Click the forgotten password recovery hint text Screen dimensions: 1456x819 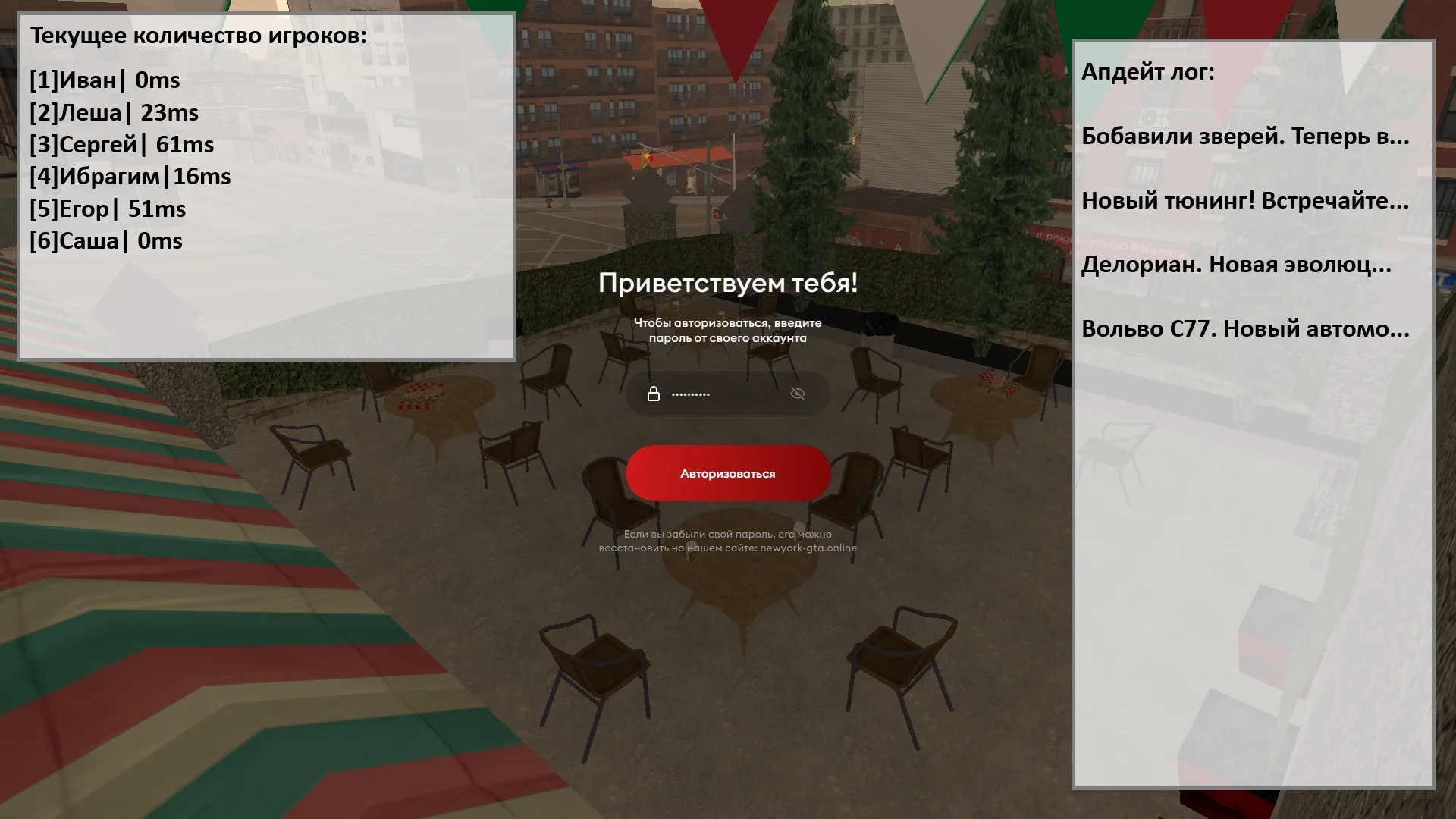[726, 540]
